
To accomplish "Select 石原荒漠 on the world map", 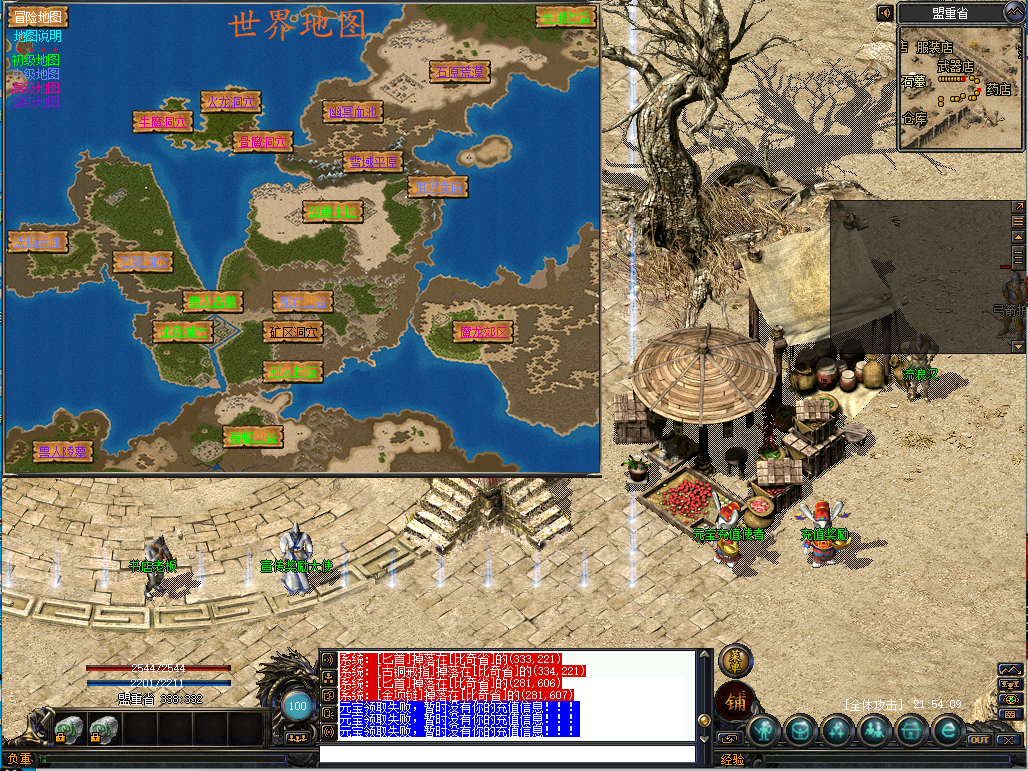I will (460, 72).
